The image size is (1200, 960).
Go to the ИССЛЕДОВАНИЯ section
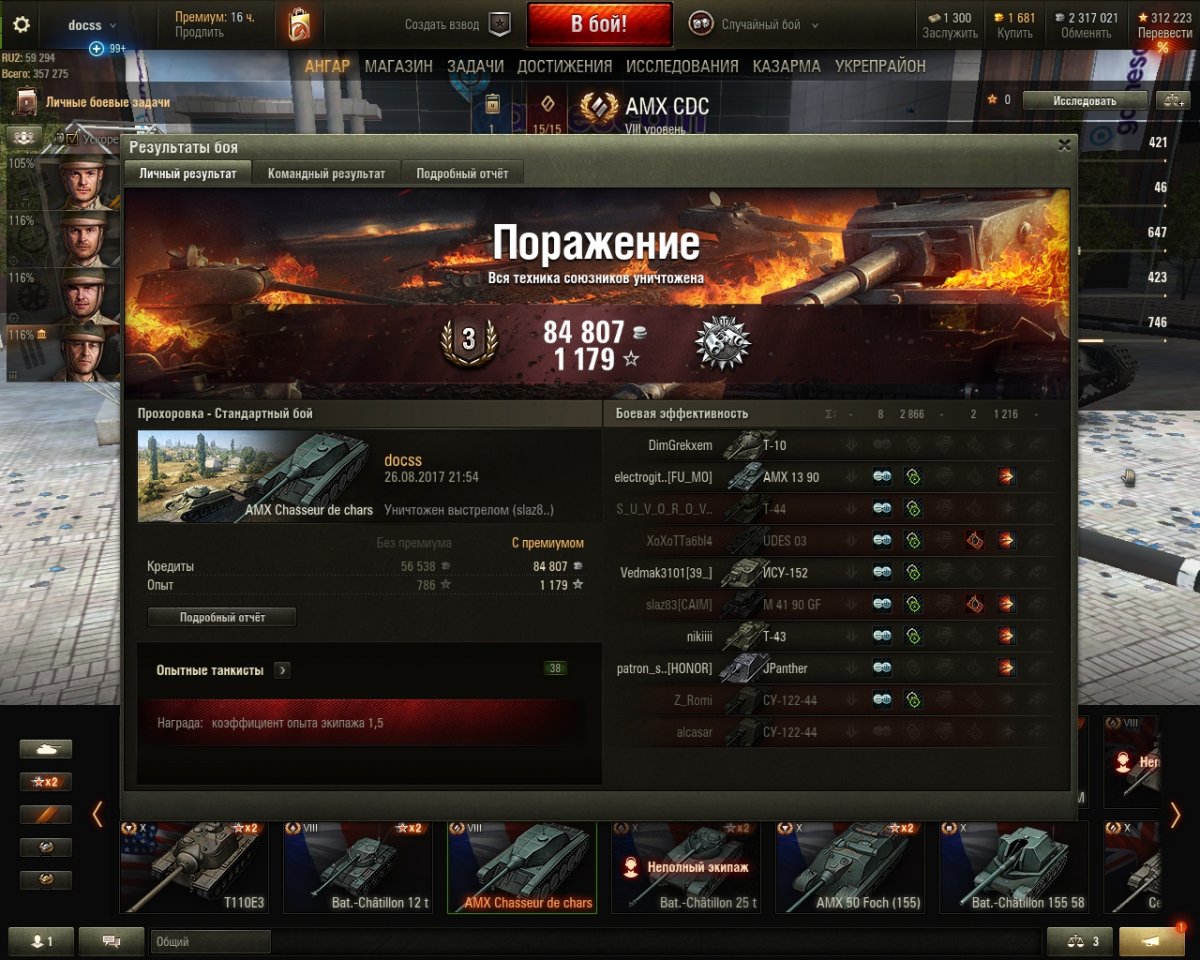[682, 66]
